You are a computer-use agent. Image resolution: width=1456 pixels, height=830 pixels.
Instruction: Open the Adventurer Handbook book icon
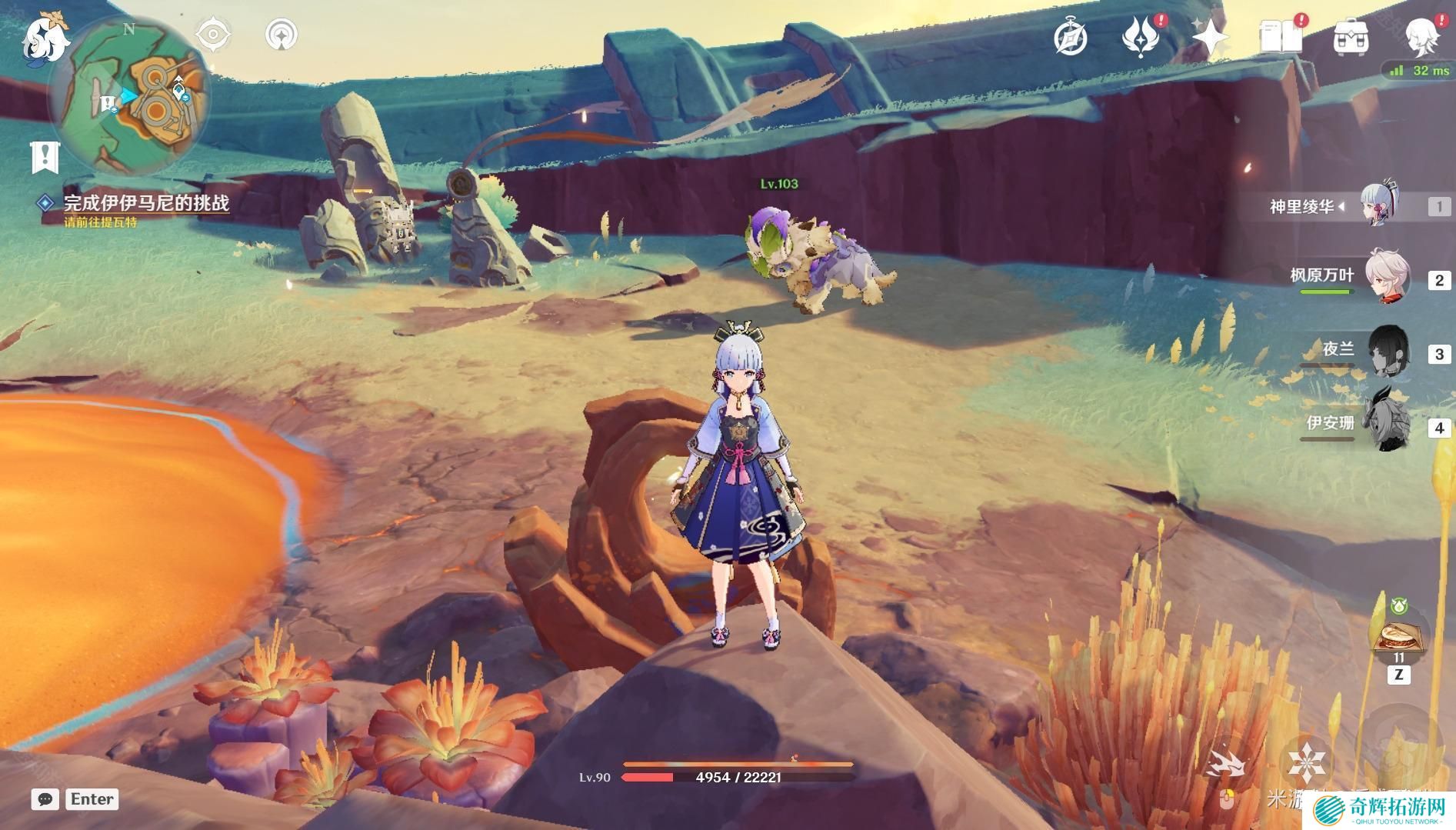[1280, 37]
